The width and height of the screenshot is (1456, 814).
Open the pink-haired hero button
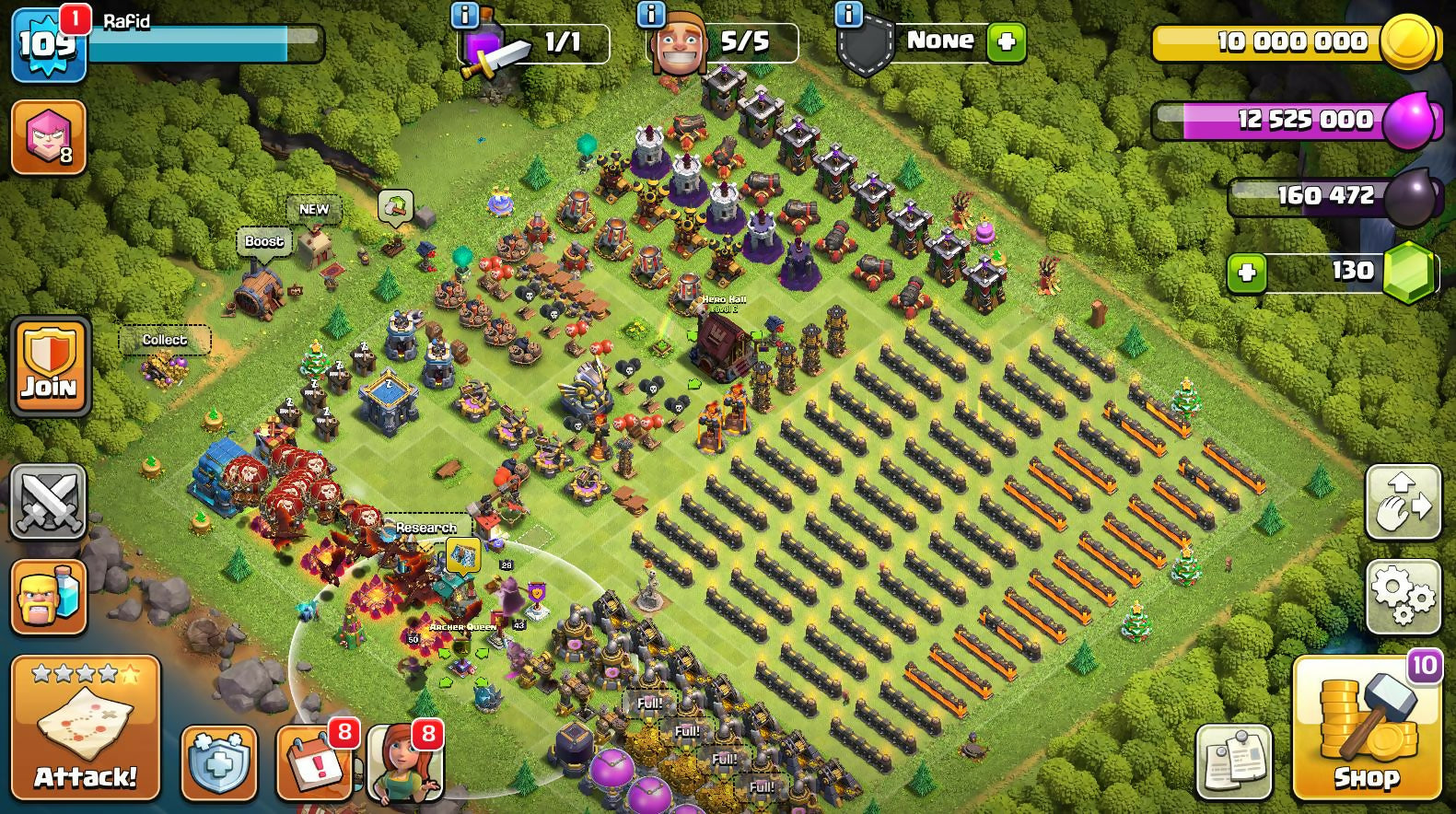point(49,138)
